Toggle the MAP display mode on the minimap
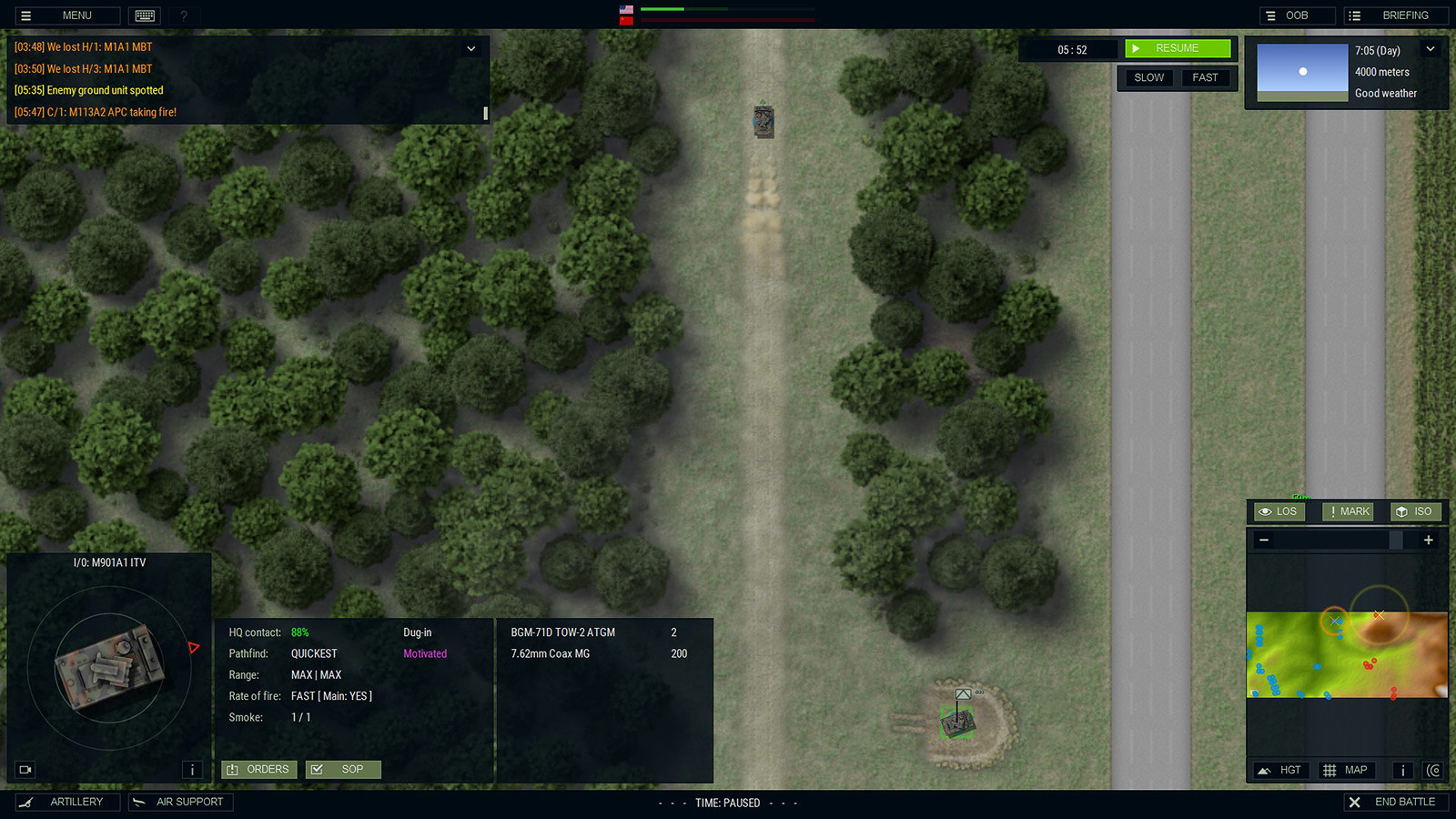 (x=1346, y=770)
